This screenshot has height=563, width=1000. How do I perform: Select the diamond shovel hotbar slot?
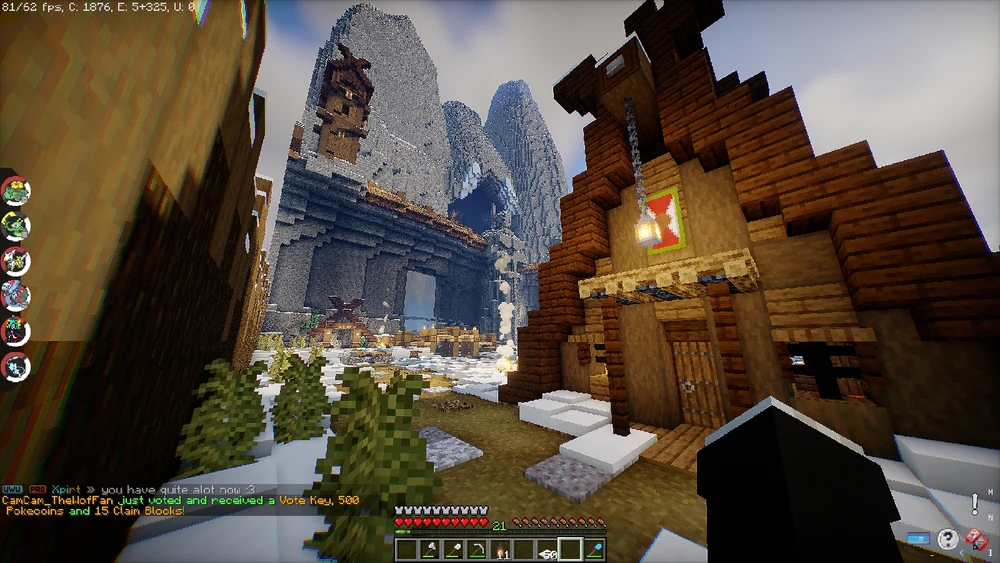coord(594,549)
